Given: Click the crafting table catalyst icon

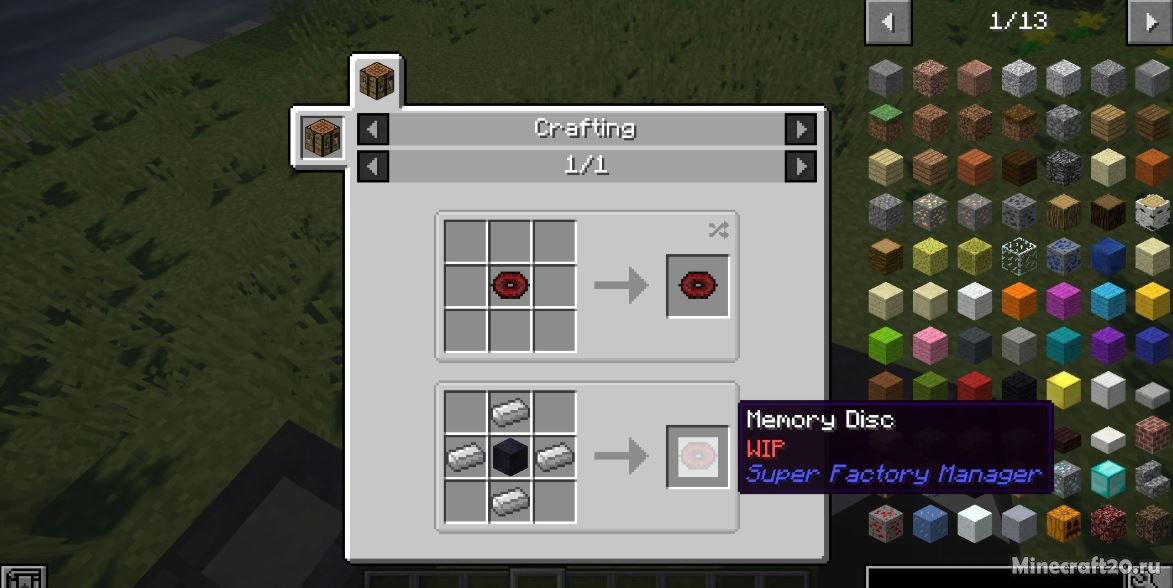Looking at the screenshot, I should point(322,138).
